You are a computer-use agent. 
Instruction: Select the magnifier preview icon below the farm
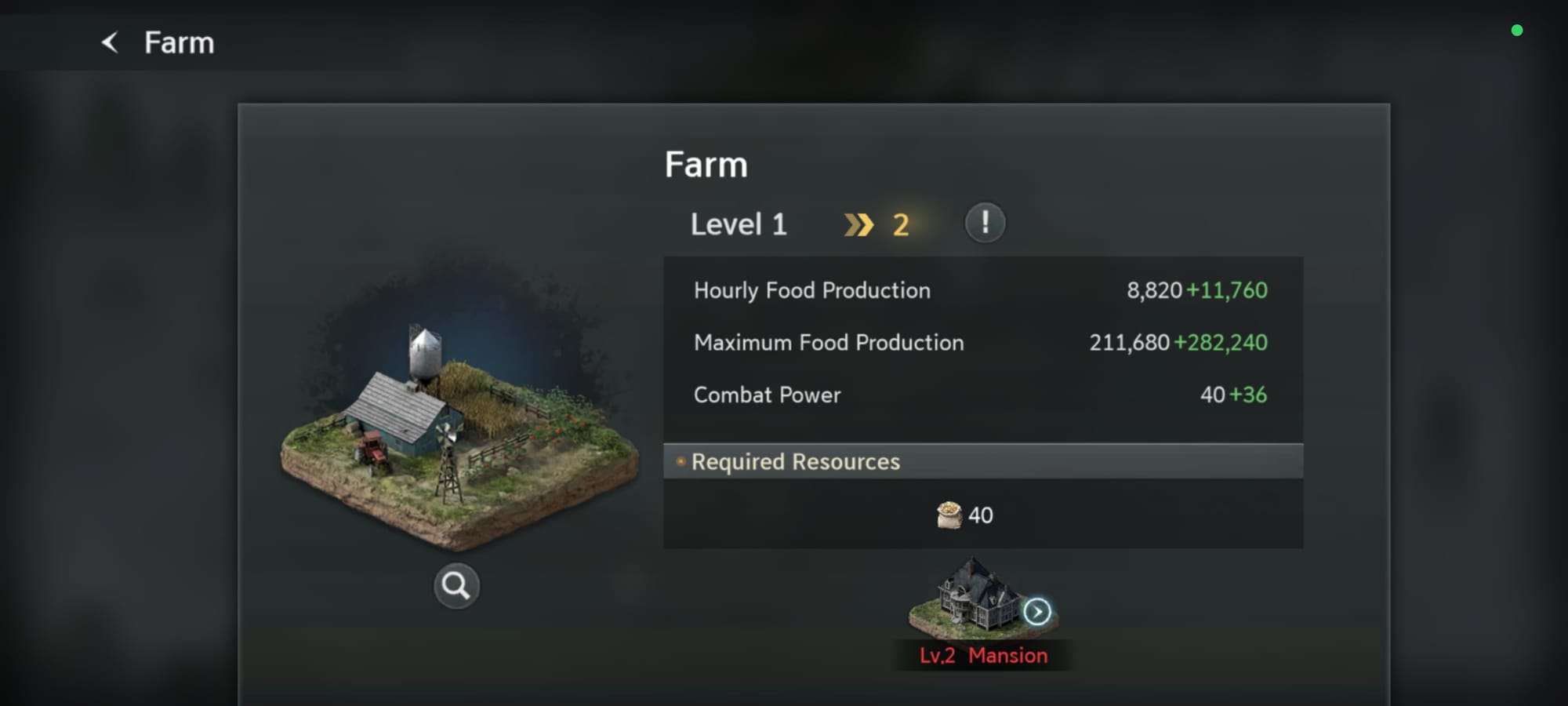(x=455, y=584)
